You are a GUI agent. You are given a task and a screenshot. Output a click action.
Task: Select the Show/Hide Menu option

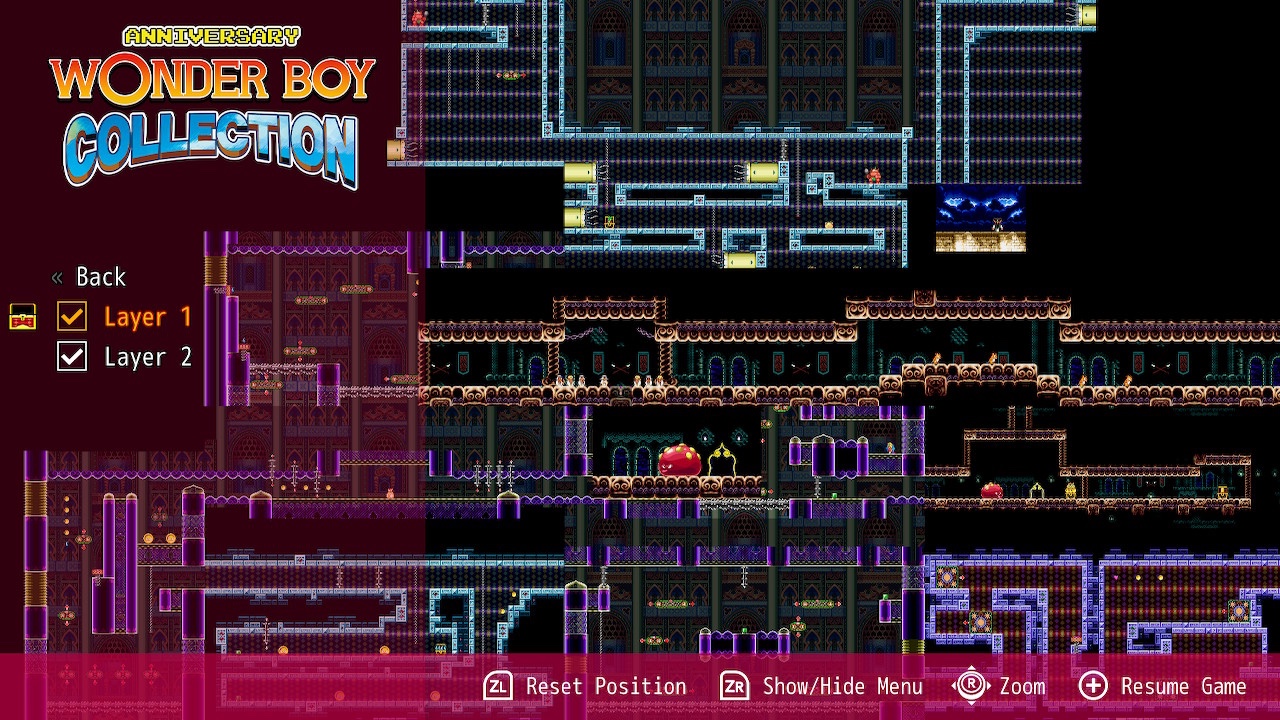(x=843, y=686)
